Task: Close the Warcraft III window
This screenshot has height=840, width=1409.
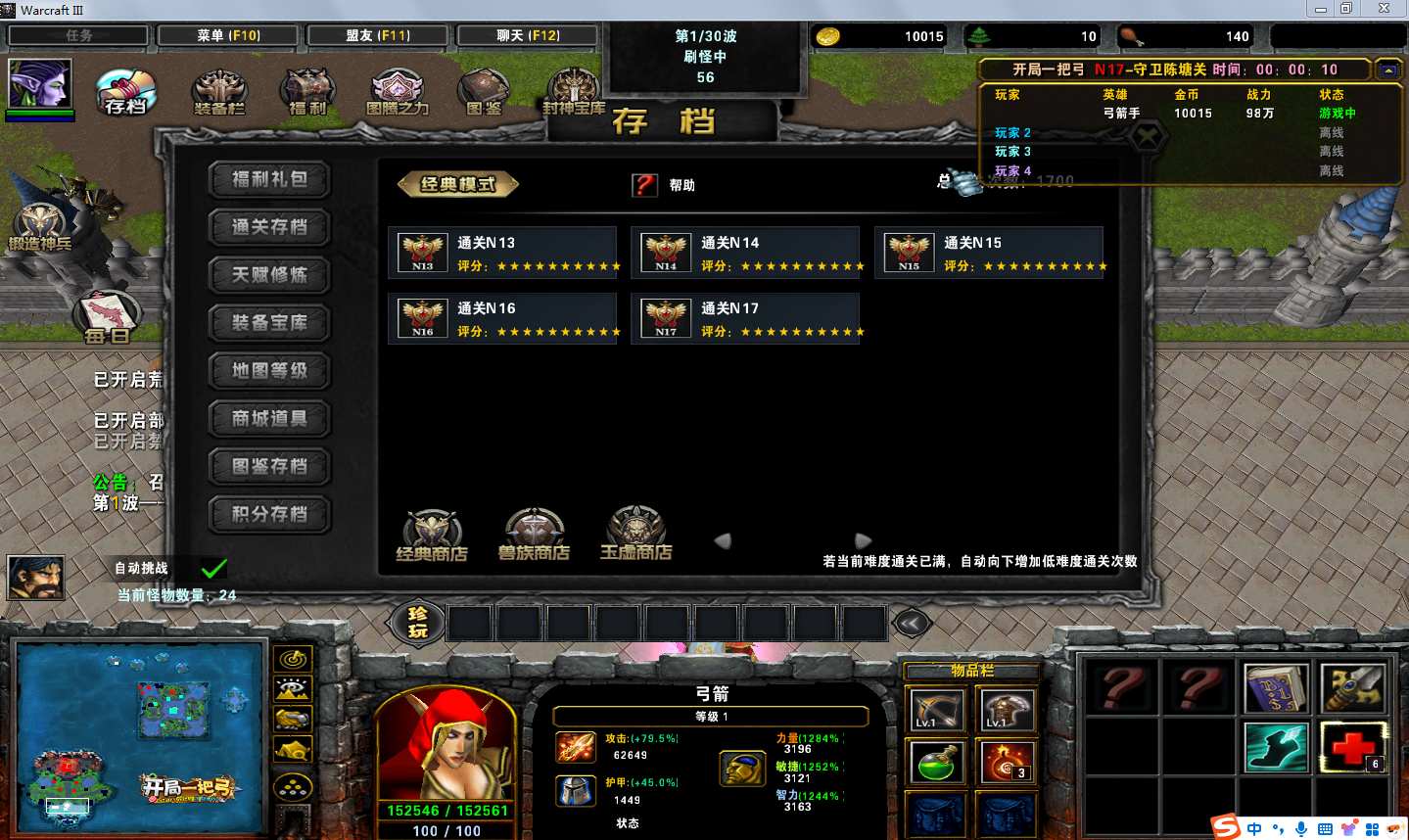Action: click(x=1384, y=9)
